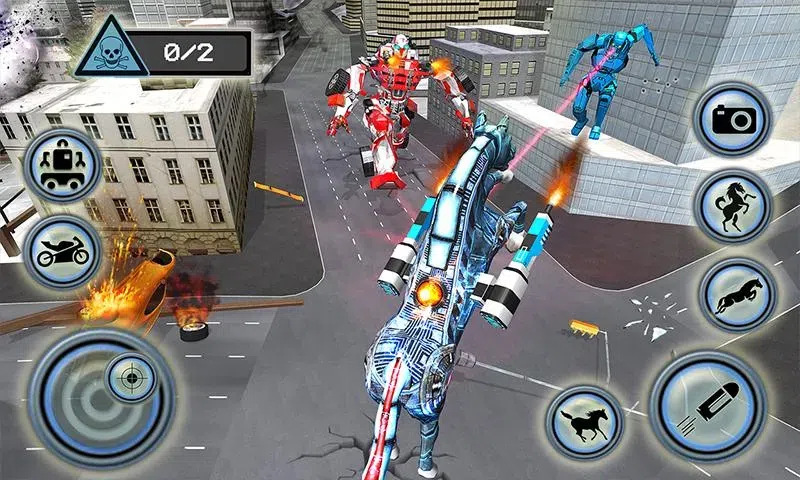
Task: Tap the camera view button
Action: pos(731,119)
